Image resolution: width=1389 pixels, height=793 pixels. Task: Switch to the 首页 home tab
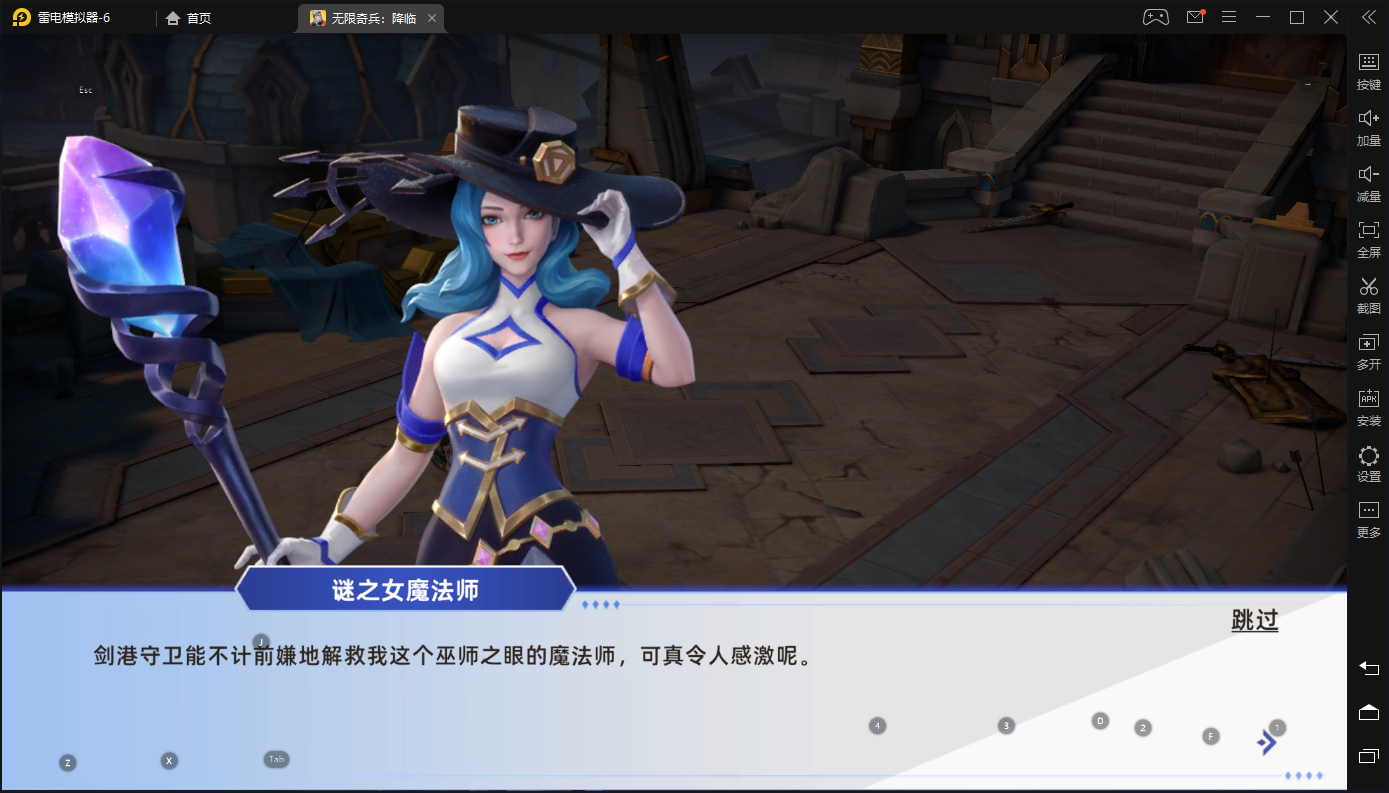[x=186, y=17]
